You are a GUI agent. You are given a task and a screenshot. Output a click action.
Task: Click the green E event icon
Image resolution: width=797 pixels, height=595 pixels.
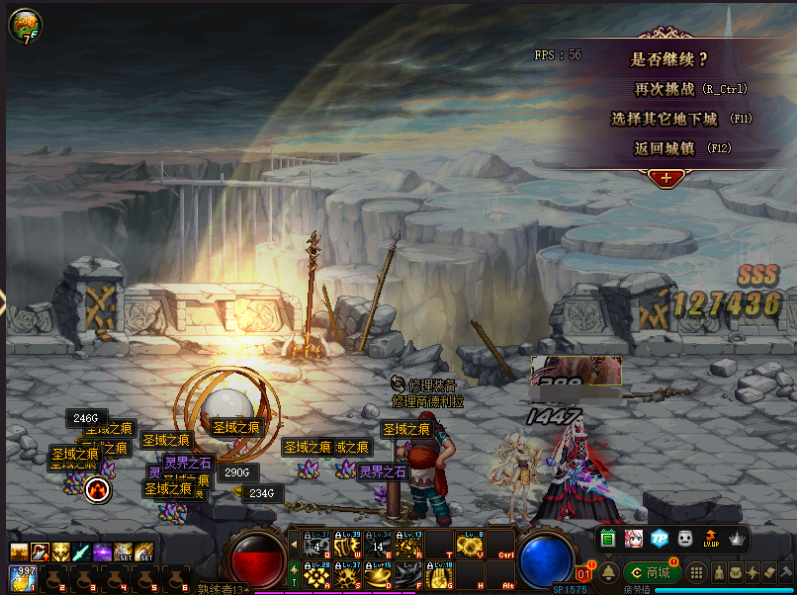609,539
